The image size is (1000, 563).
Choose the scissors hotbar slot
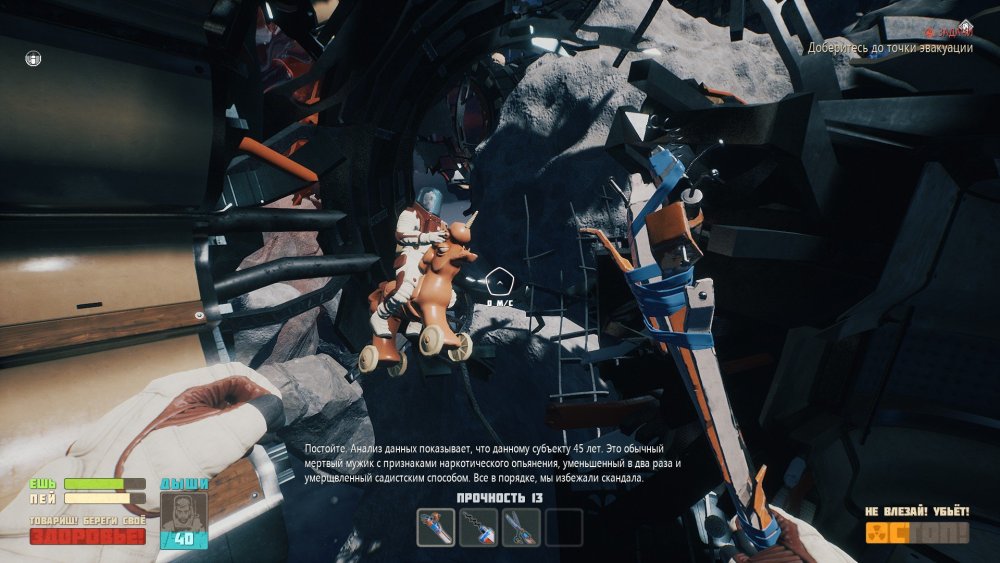tap(521, 527)
